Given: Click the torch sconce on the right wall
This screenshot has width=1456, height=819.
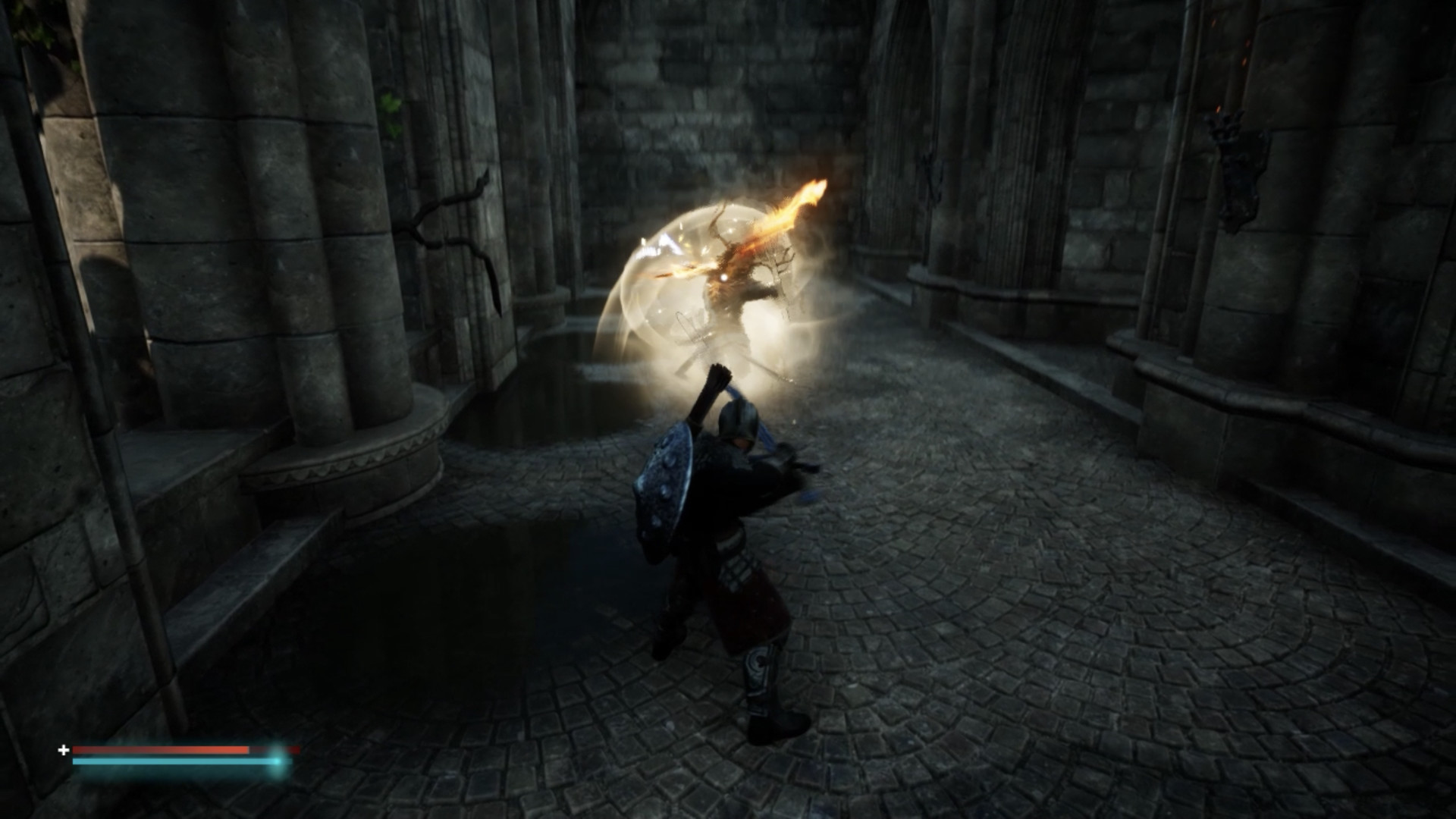Looking at the screenshot, I should 1227,125.
